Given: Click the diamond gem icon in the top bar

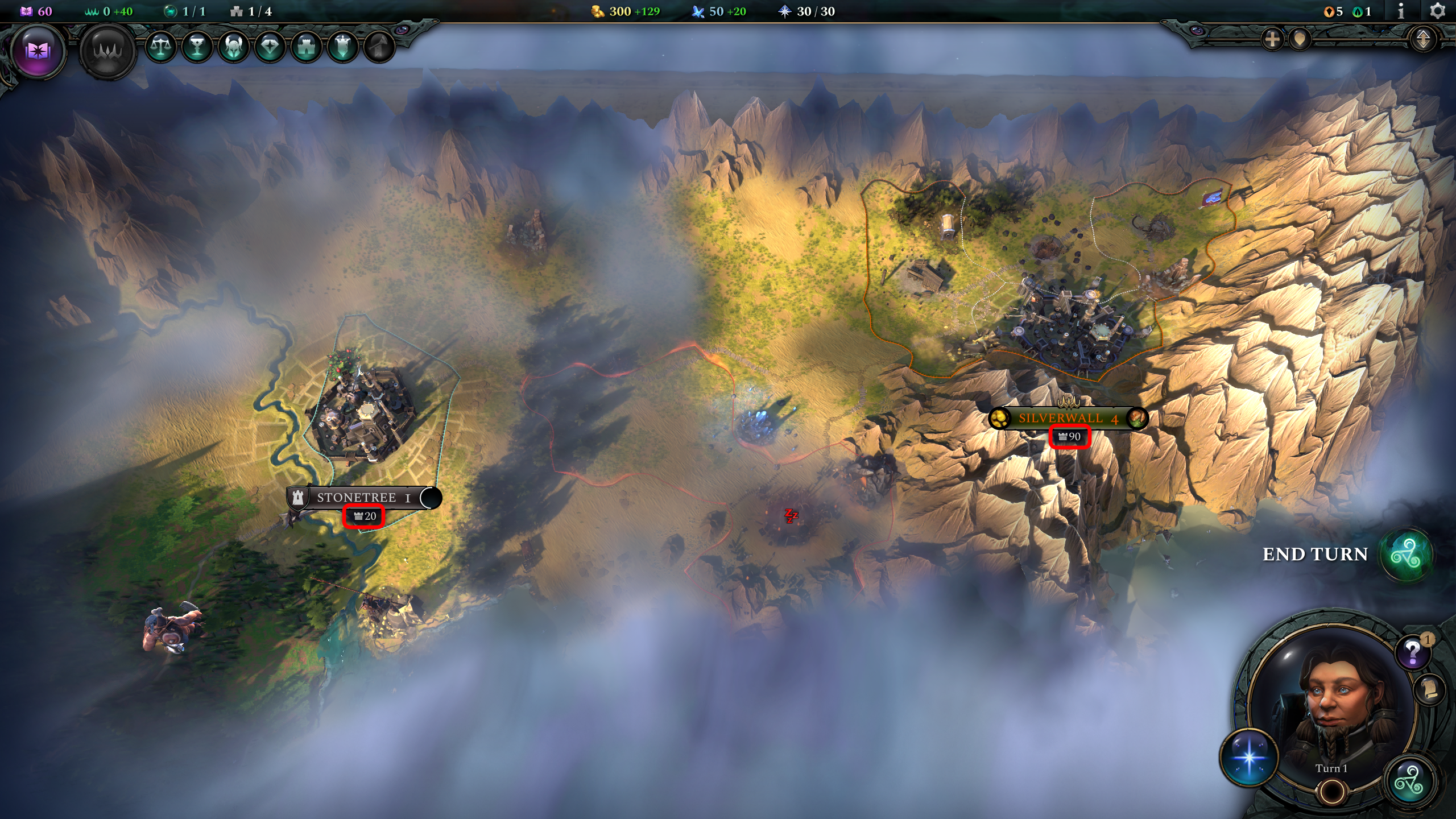Looking at the screenshot, I should tap(270, 46).
